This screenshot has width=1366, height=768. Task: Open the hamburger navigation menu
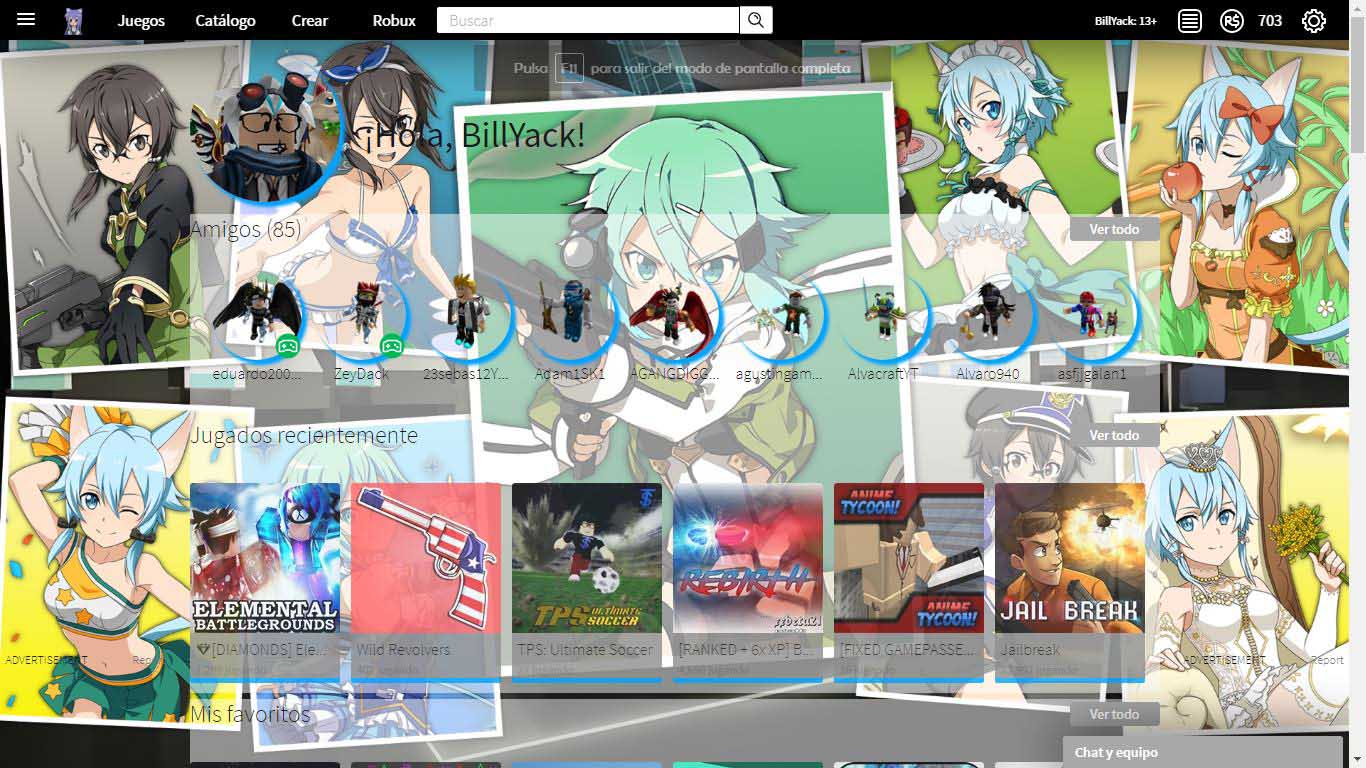pos(26,19)
